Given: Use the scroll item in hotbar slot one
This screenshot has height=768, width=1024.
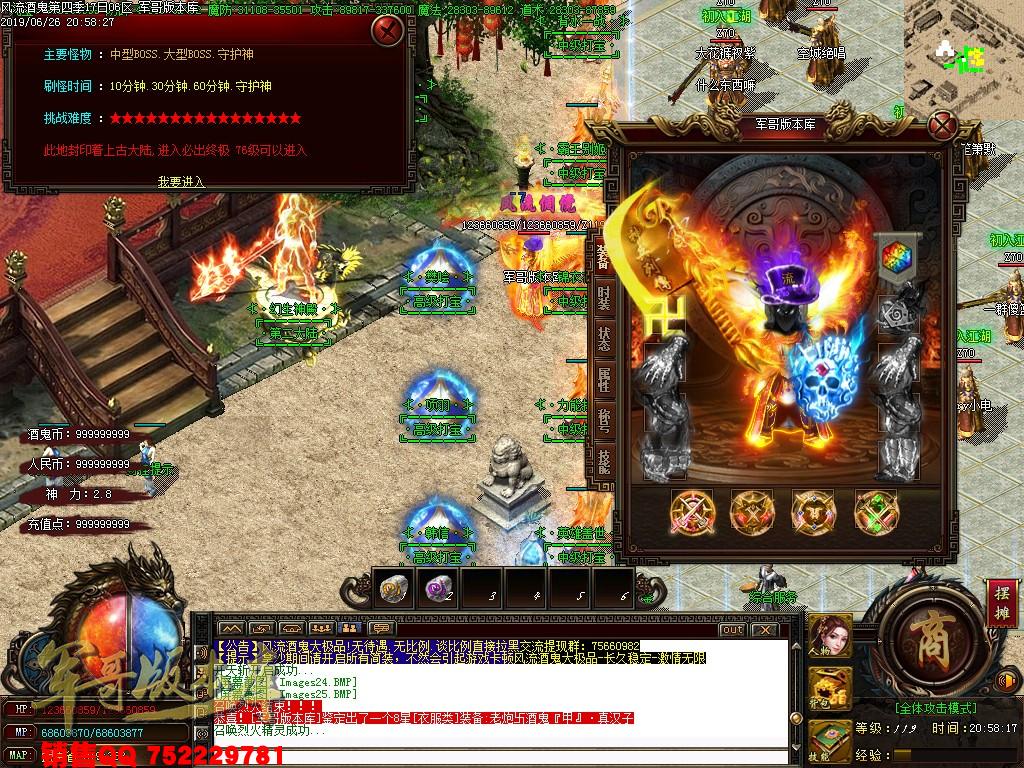Looking at the screenshot, I should [390, 590].
